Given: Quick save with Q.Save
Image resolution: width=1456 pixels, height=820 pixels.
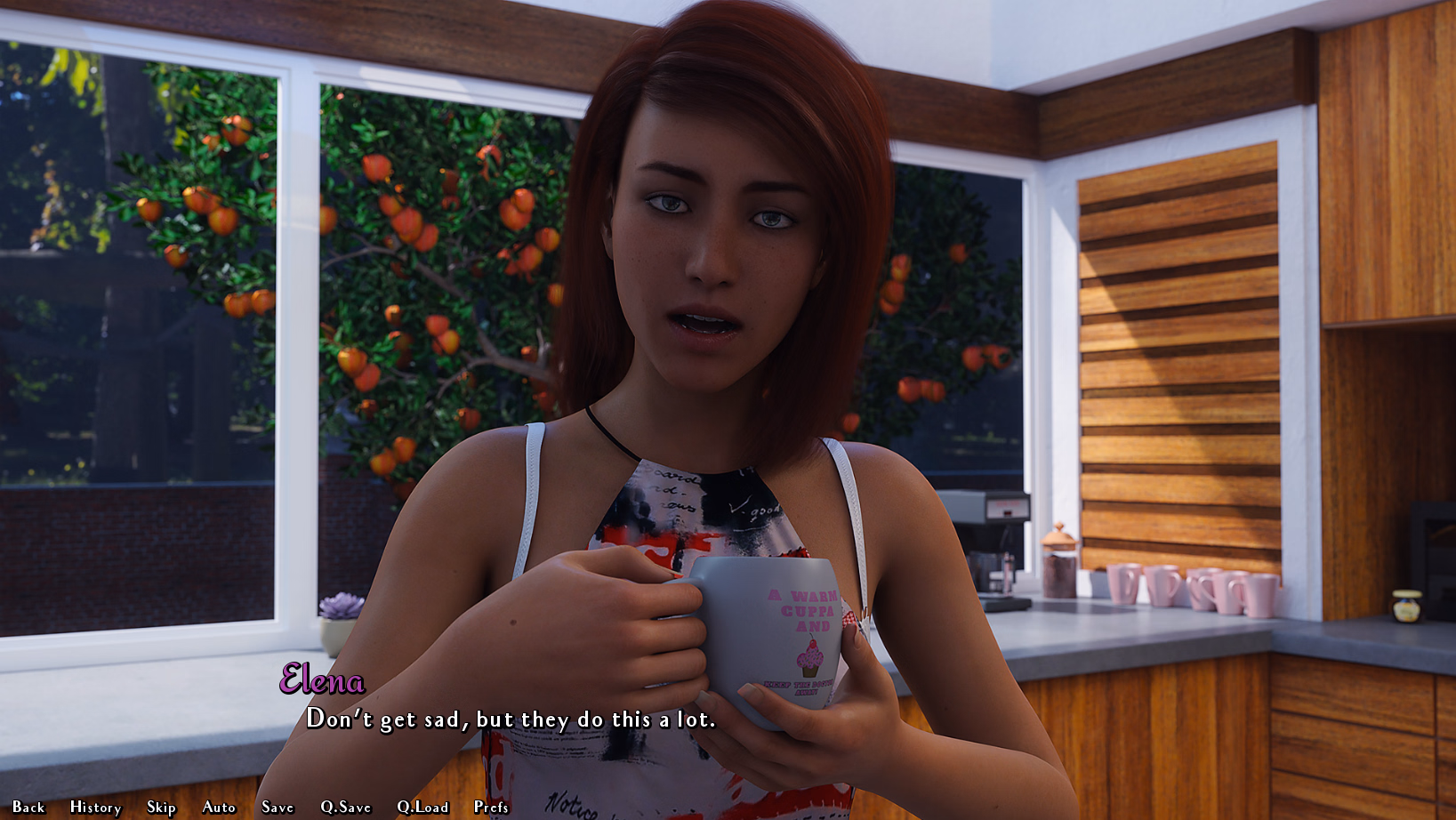Looking at the screenshot, I should coord(346,807).
